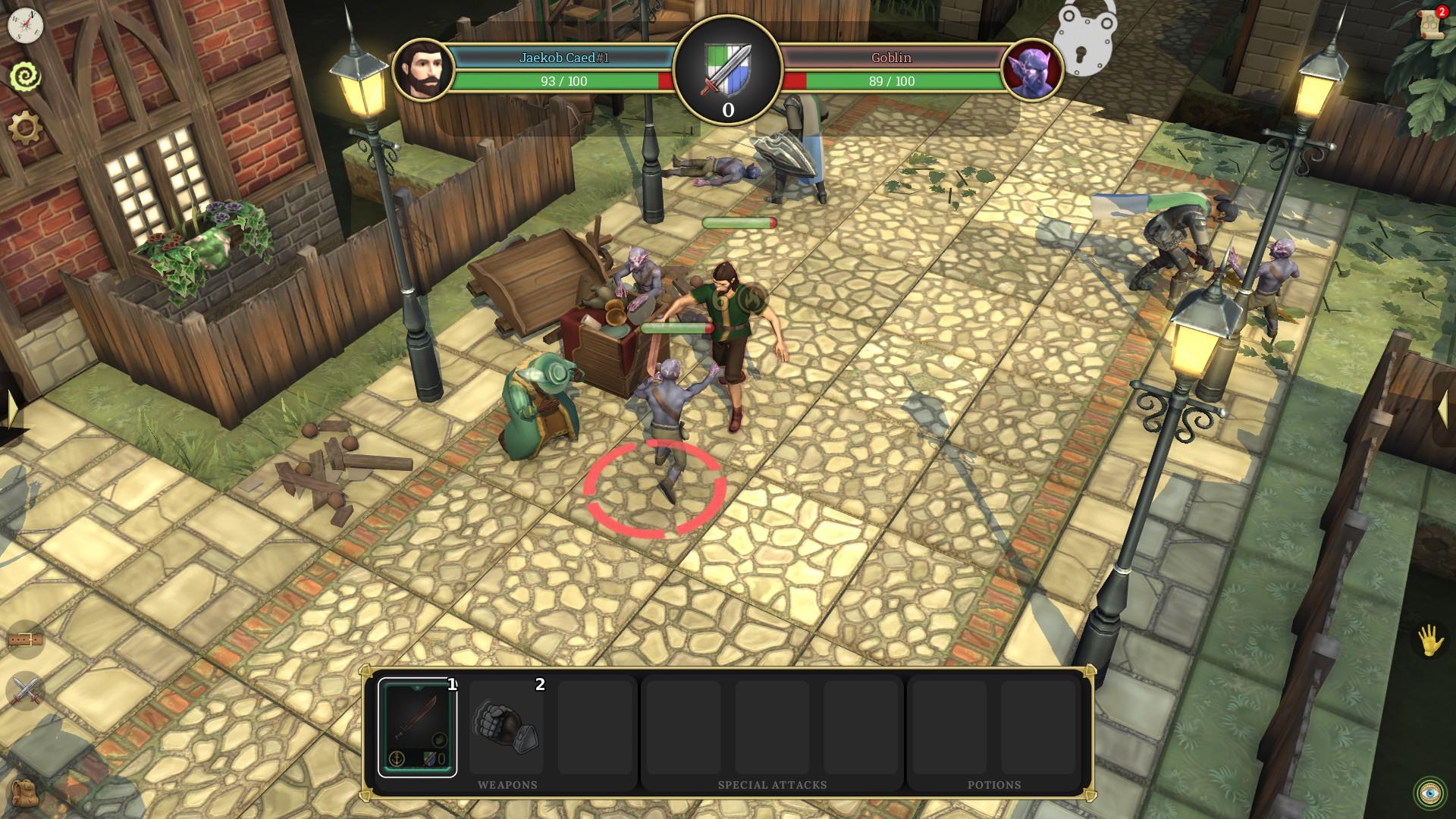This screenshot has height=819, width=1456.
Task: Expand the left edge arrow panel
Action: (x=11, y=409)
